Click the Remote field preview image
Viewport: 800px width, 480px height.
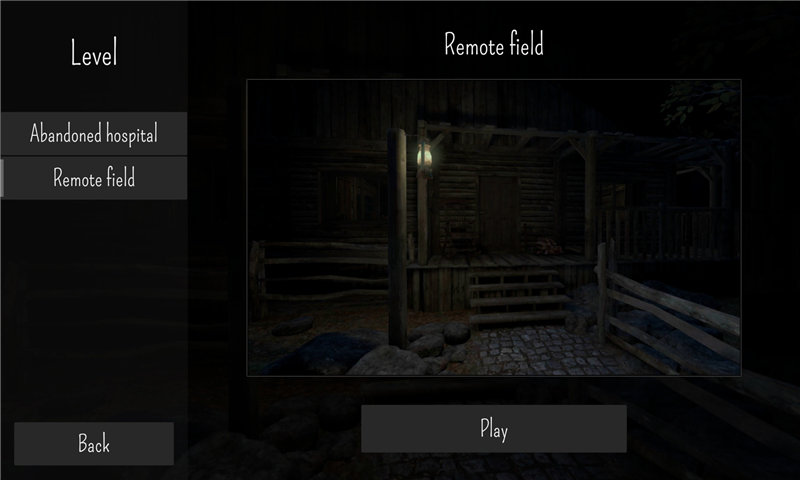(494, 228)
